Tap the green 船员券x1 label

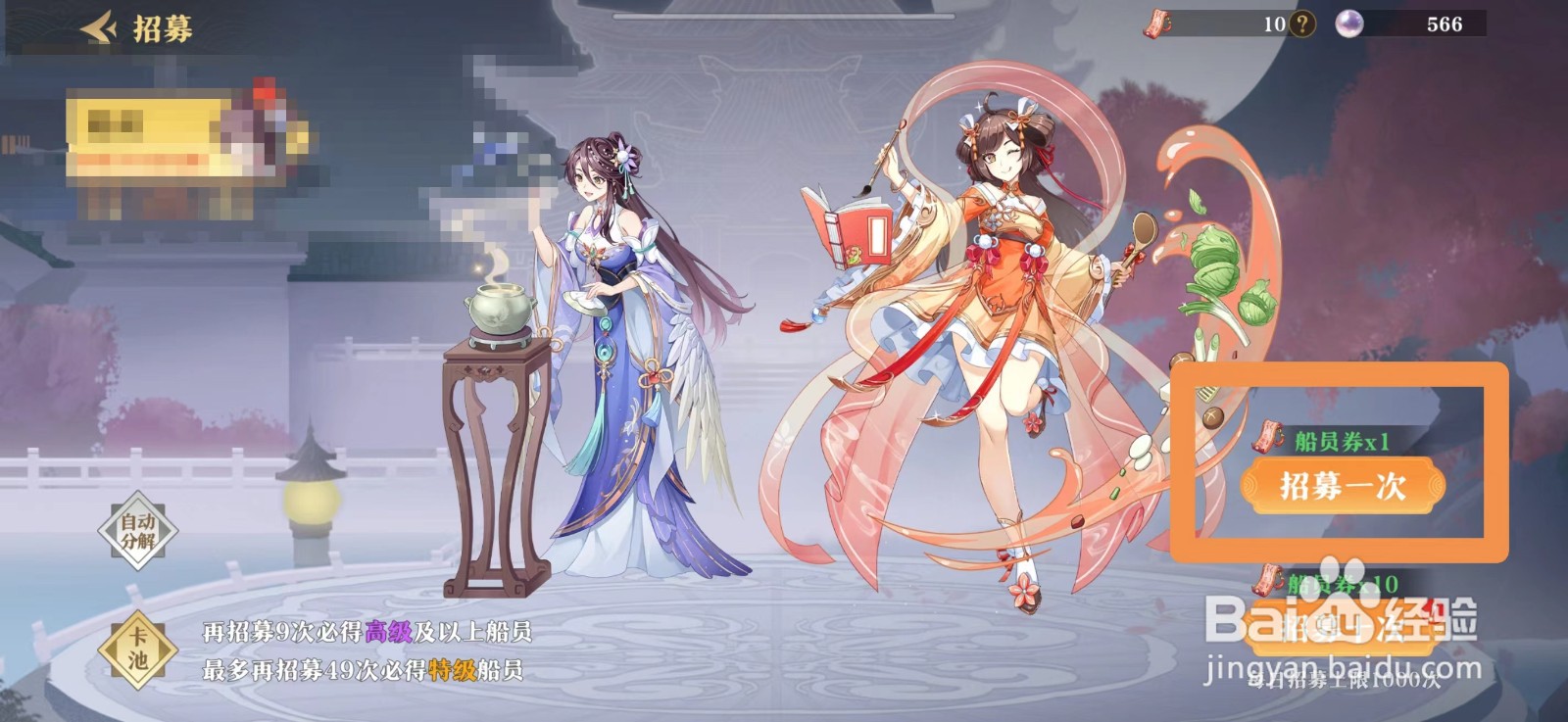point(1343,442)
